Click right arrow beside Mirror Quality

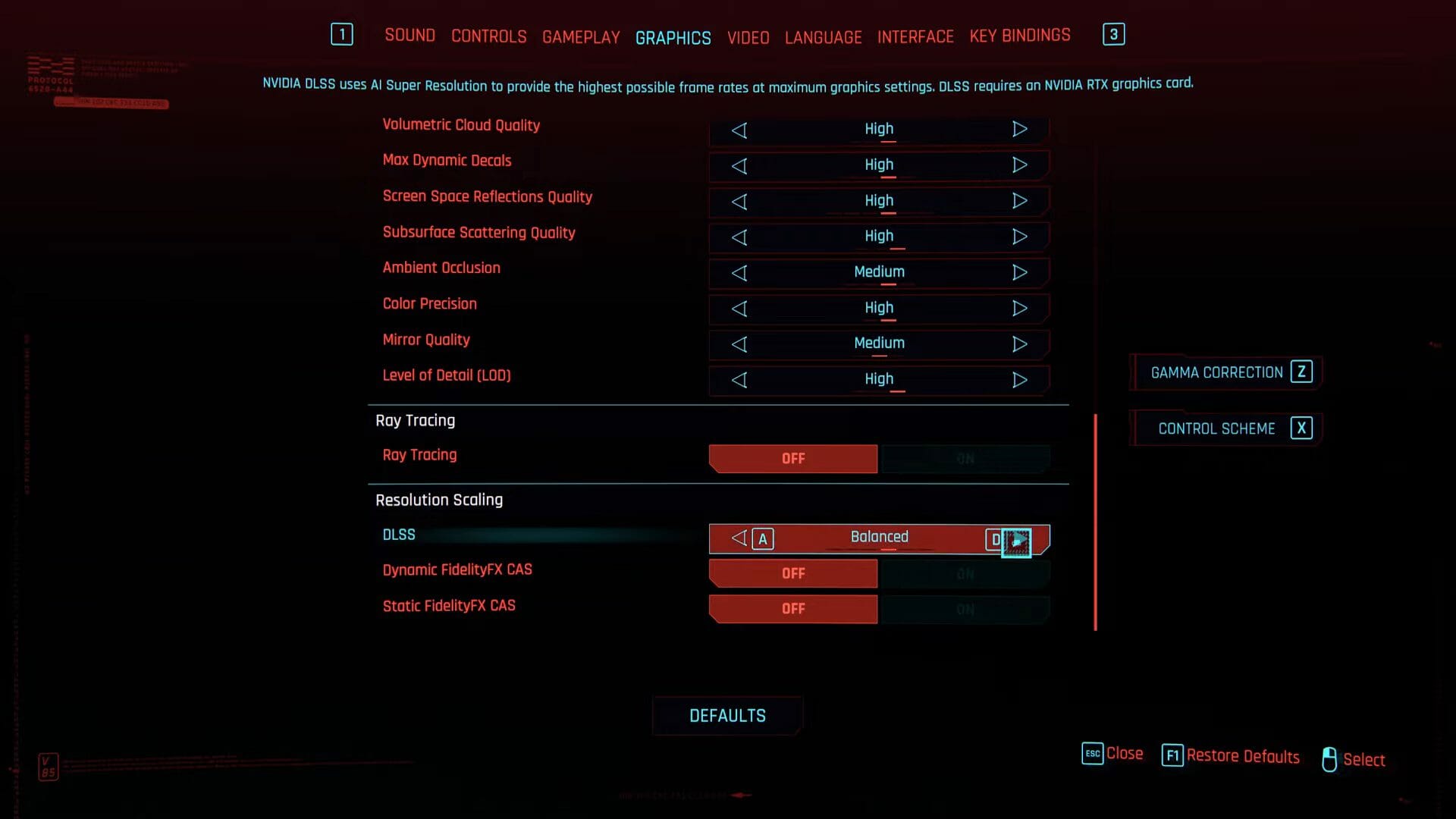[1020, 344]
